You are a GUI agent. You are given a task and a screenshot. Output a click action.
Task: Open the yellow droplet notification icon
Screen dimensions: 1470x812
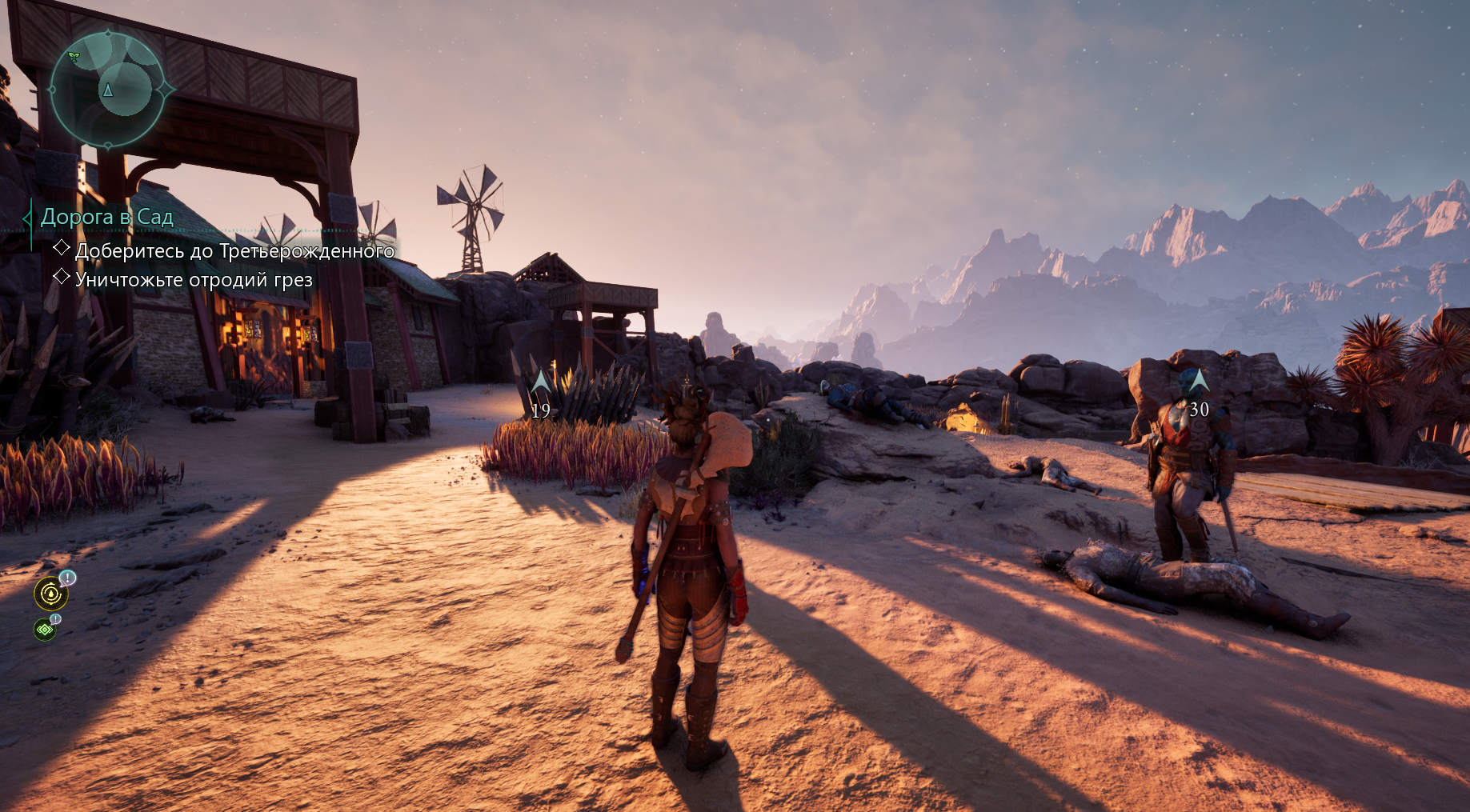pos(51,594)
